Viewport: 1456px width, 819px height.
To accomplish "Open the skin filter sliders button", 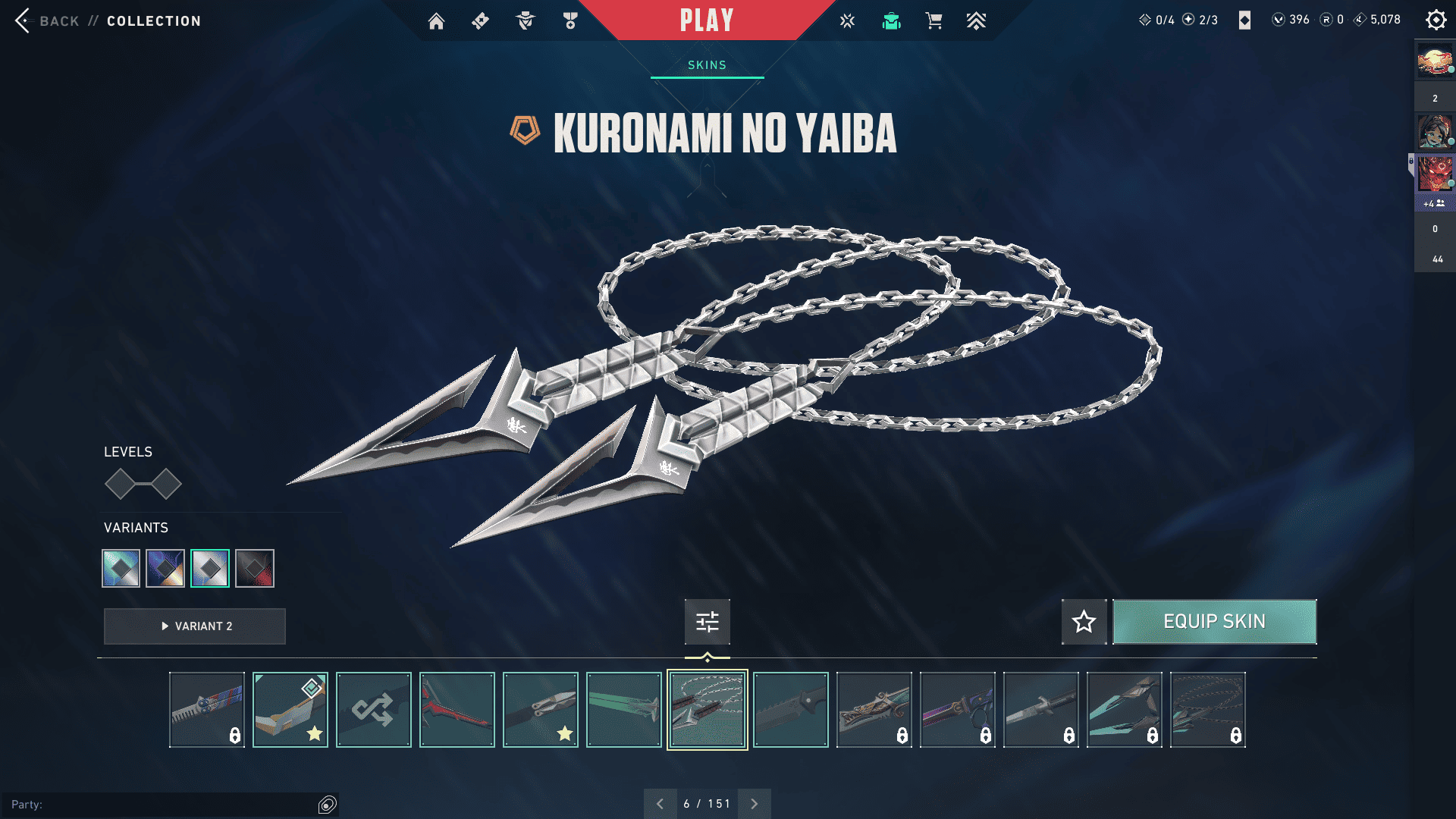I will (x=707, y=622).
